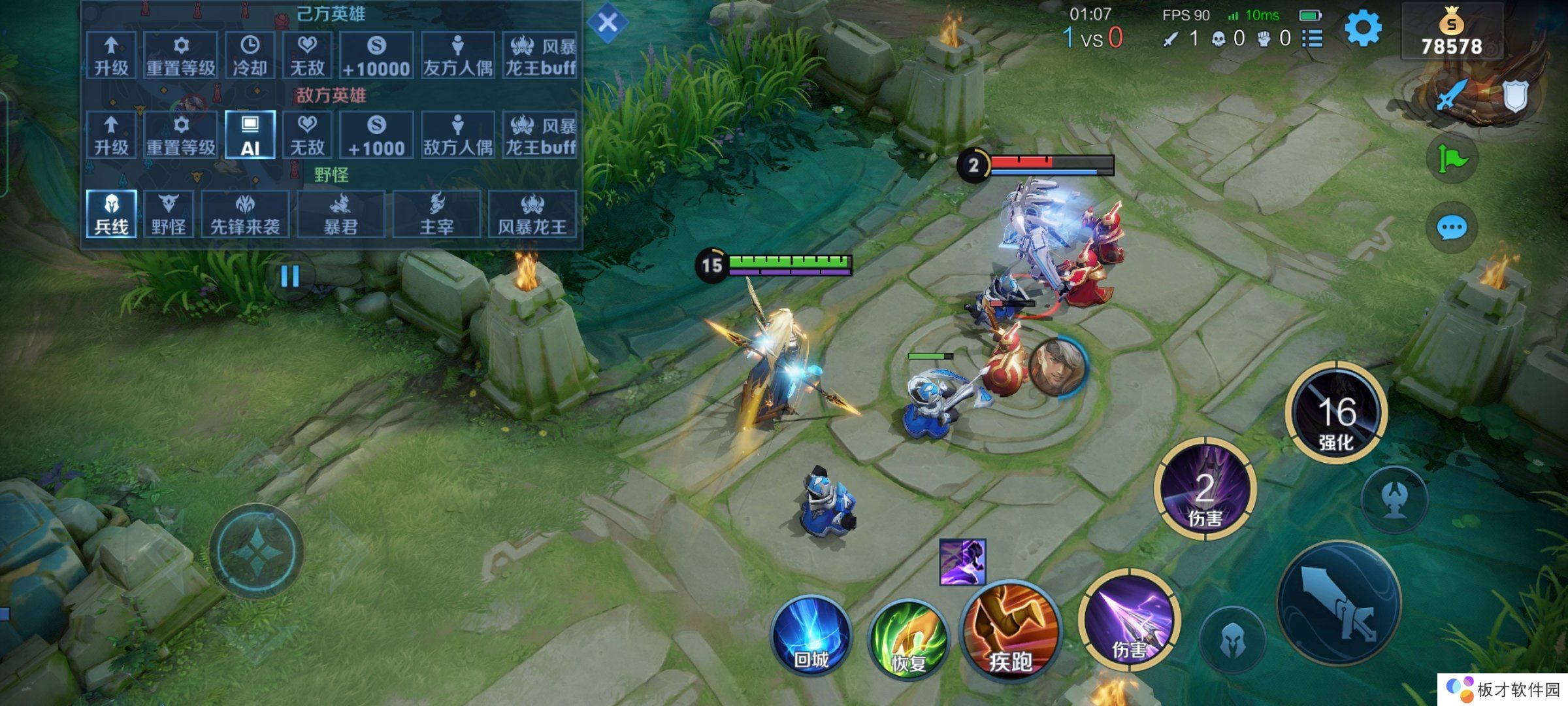Pause the game with pause button
1568x706 pixels.
pos(289,277)
